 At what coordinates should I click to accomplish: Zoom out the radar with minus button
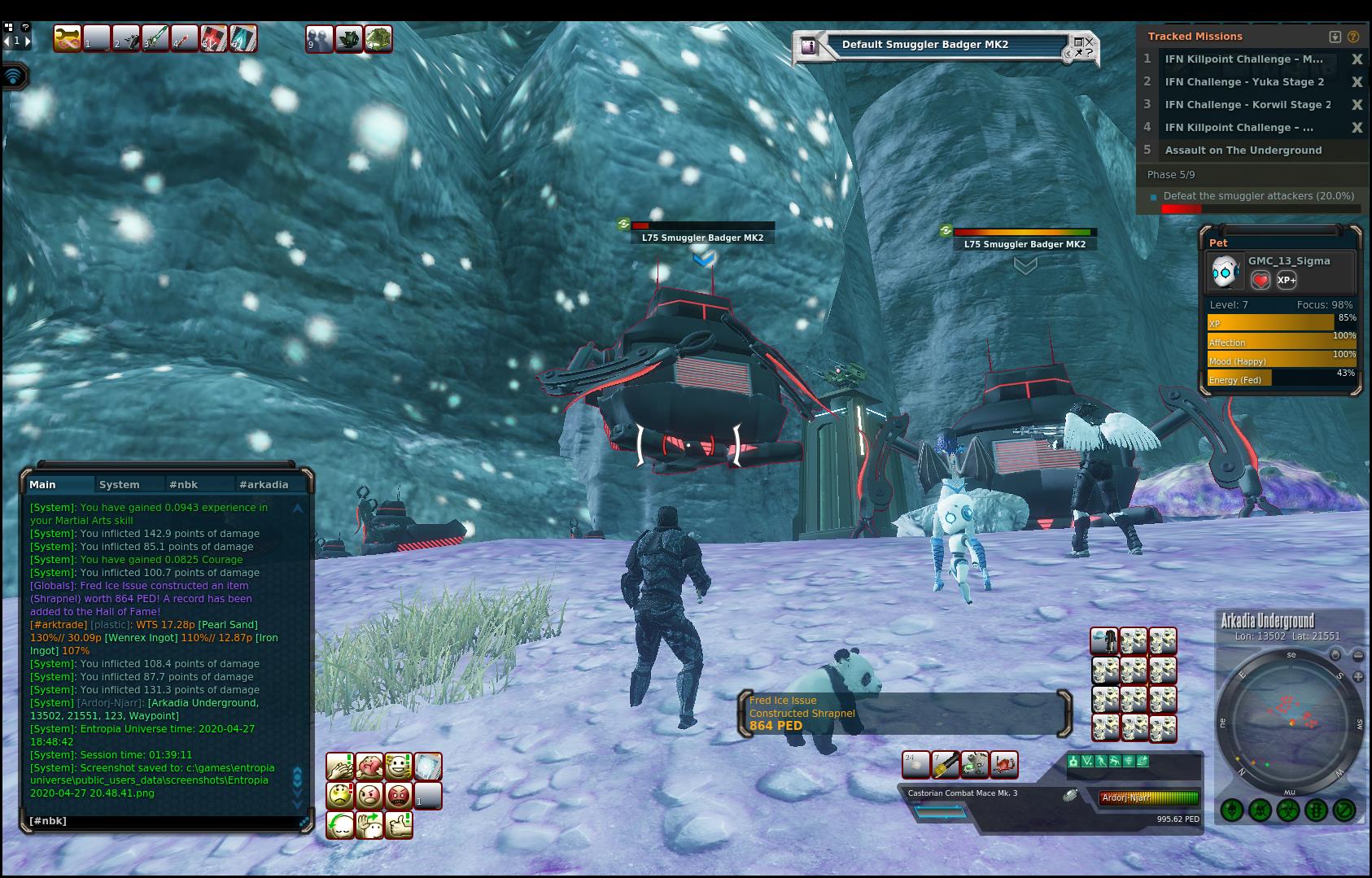pyautogui.click(x=1357, y=655)
